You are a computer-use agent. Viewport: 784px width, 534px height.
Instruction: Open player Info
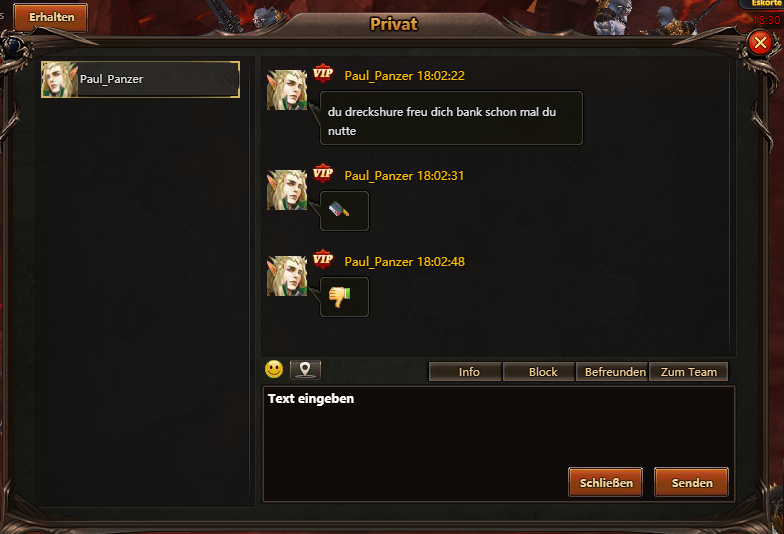469,372
